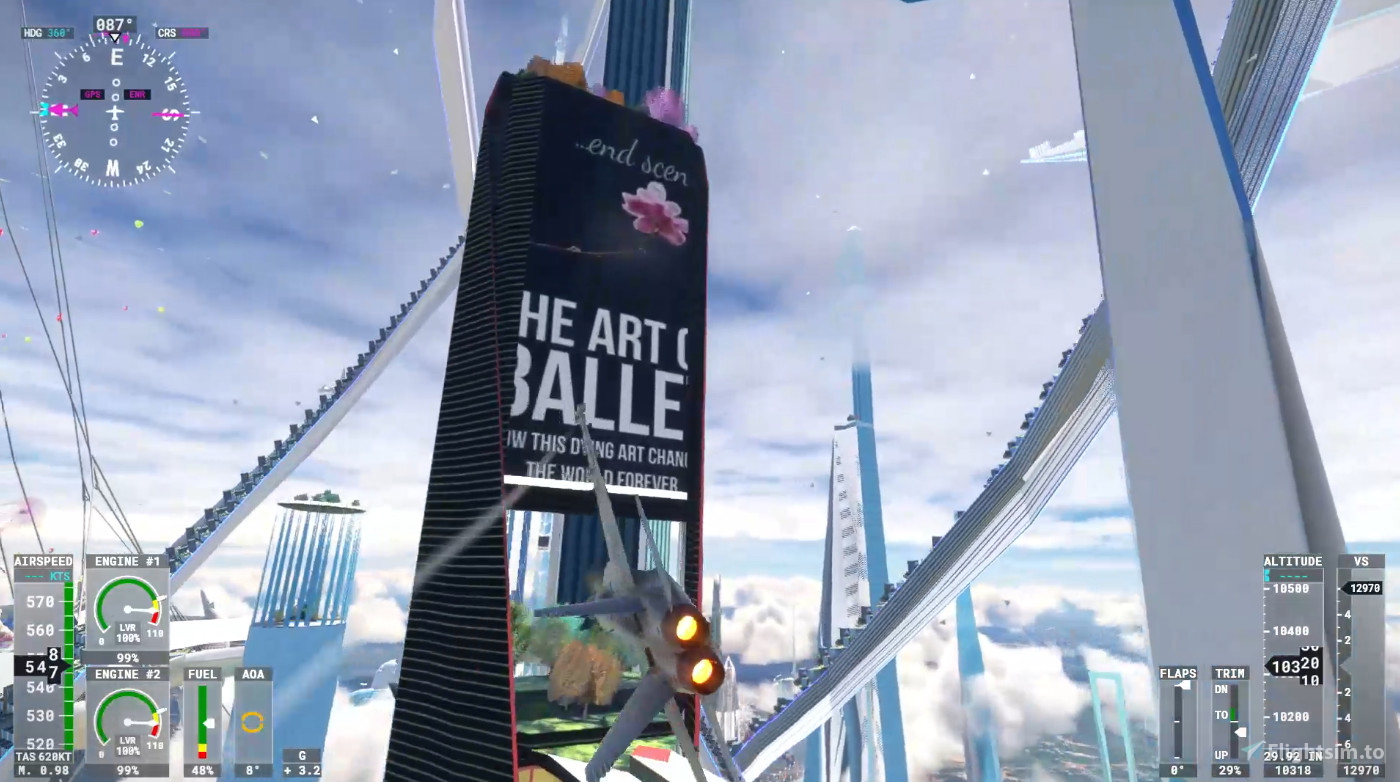Viewport: 1400px width, 782px height.
Task: Select the VS vertical speed label
Action: pyautogui.click(x=1361, y=561)
